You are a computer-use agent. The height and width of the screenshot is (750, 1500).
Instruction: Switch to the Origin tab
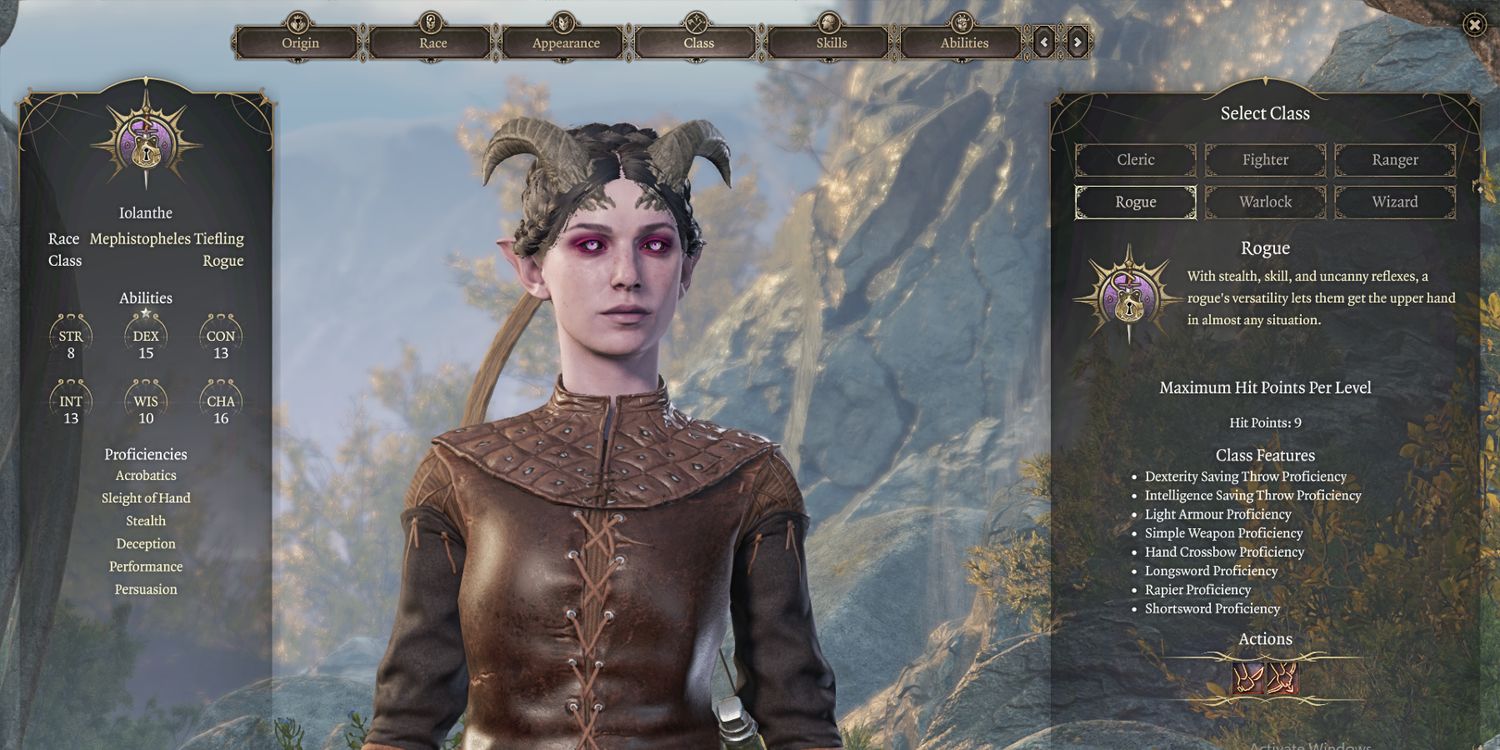tap(299, 43)
